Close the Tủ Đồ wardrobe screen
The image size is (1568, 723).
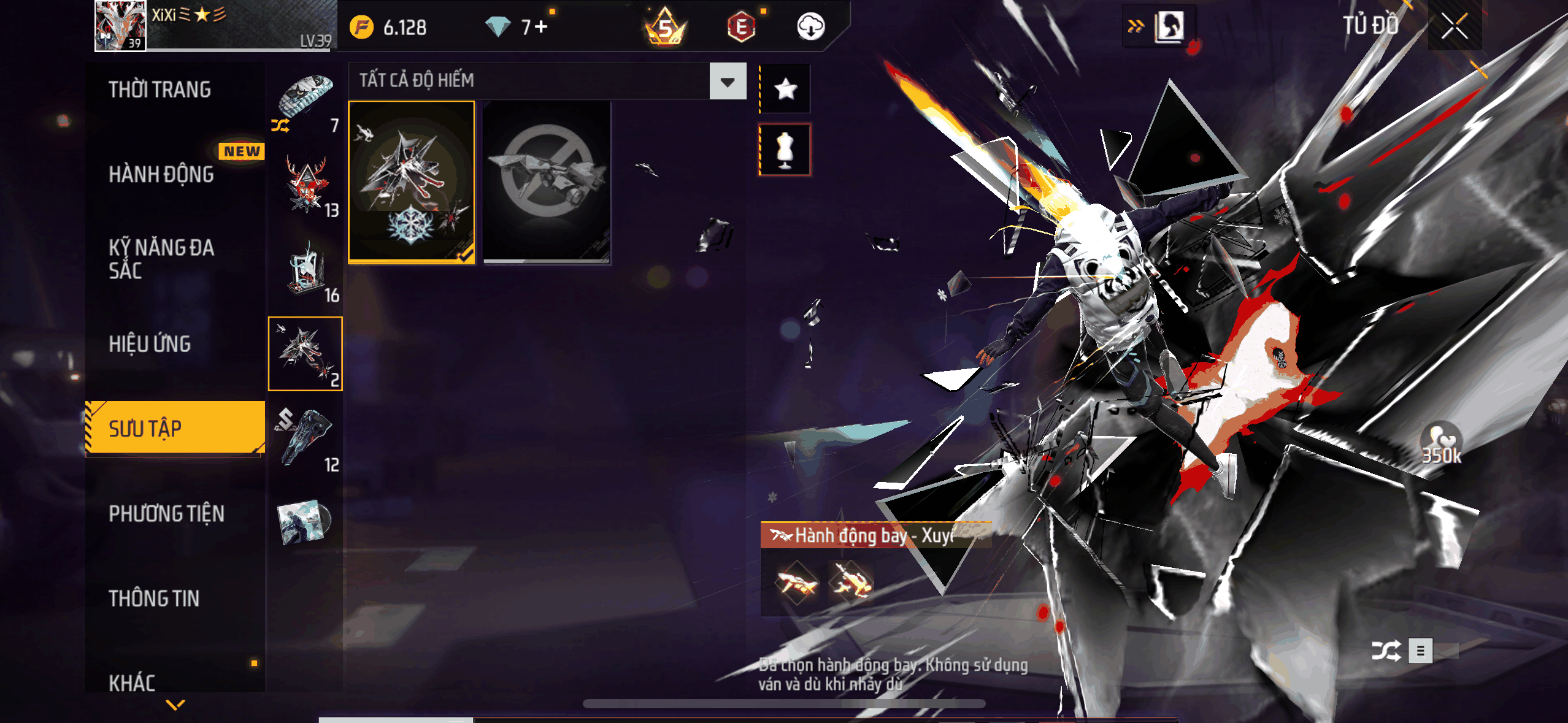[x=1454, y=26]
